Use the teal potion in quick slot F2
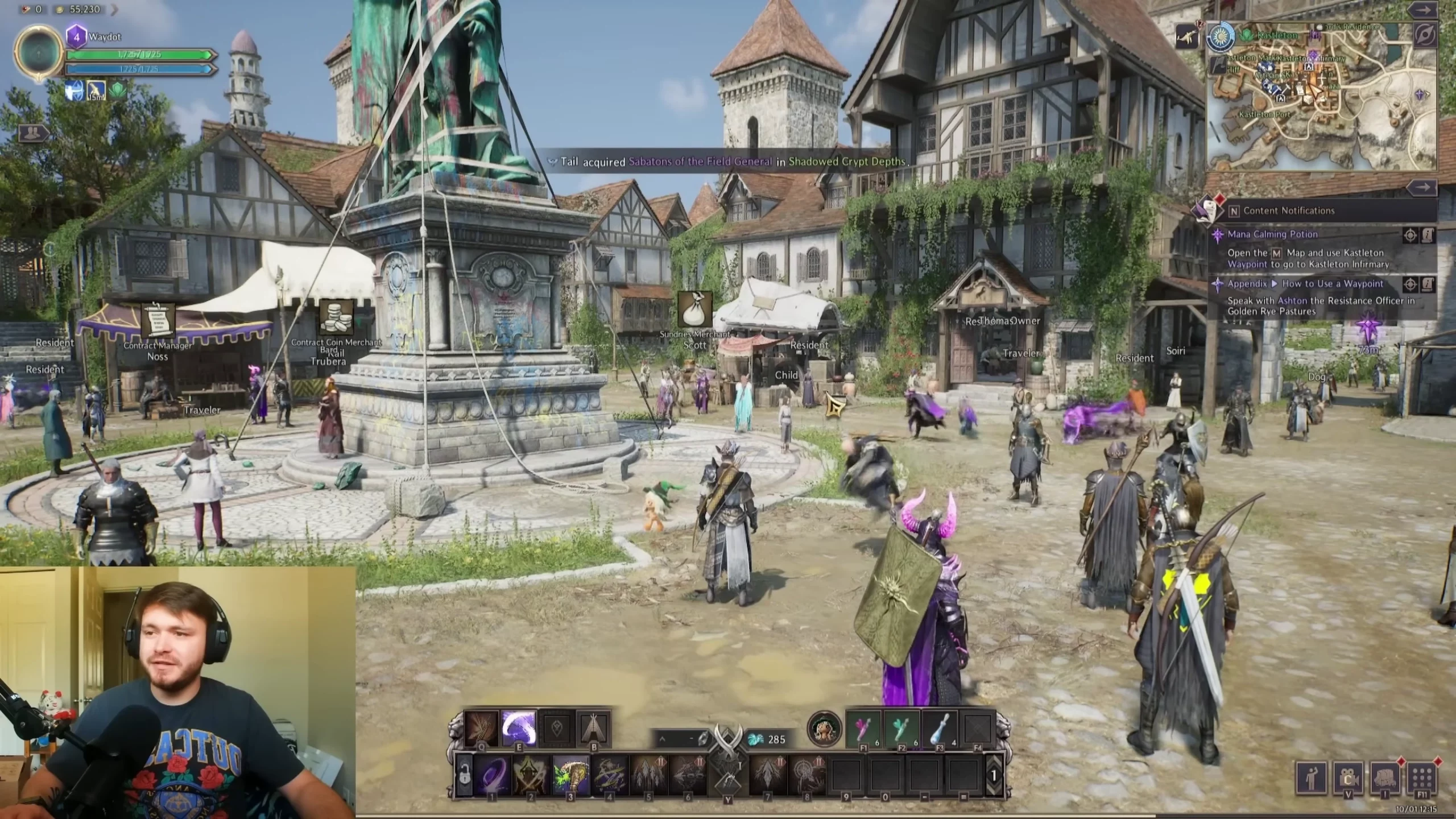This screenshot has width=1456, height=819. pos(902,729)
